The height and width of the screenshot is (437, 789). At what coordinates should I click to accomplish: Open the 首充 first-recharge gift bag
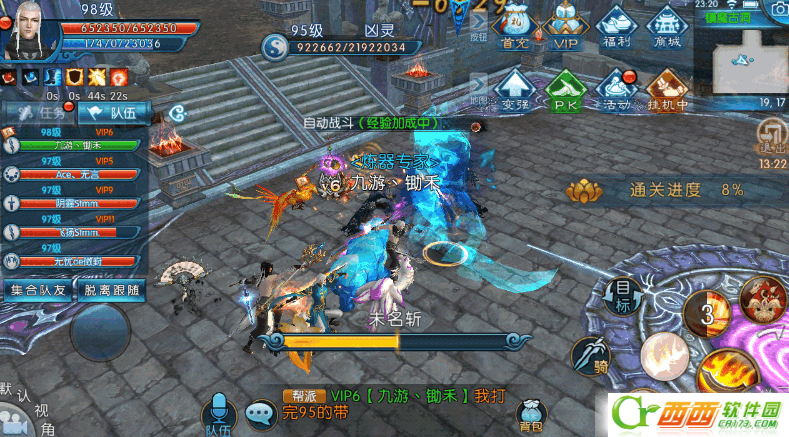[x=515, y=29]
